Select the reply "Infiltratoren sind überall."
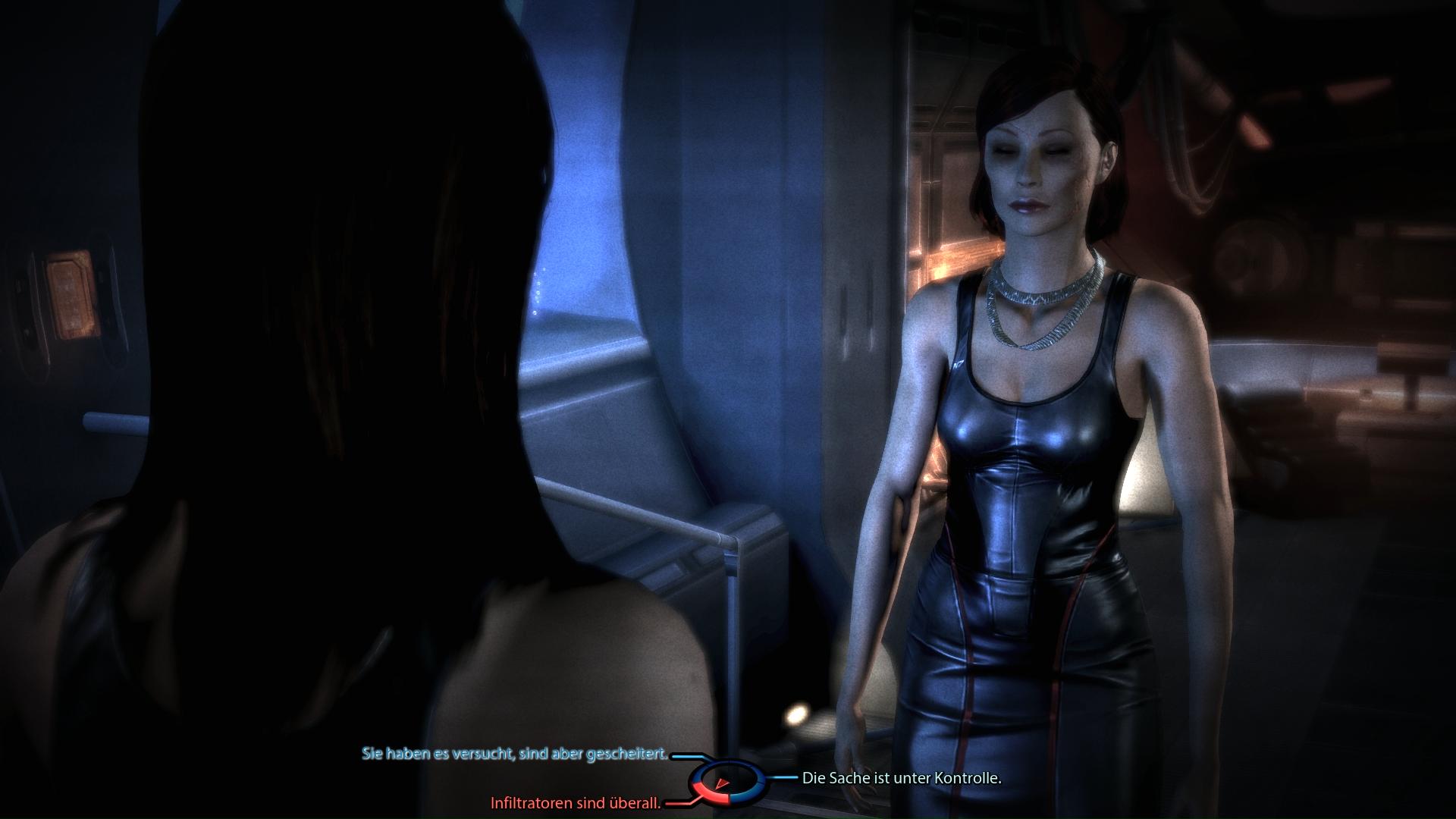Screen dimensions: 1456x819 (576, 803)
